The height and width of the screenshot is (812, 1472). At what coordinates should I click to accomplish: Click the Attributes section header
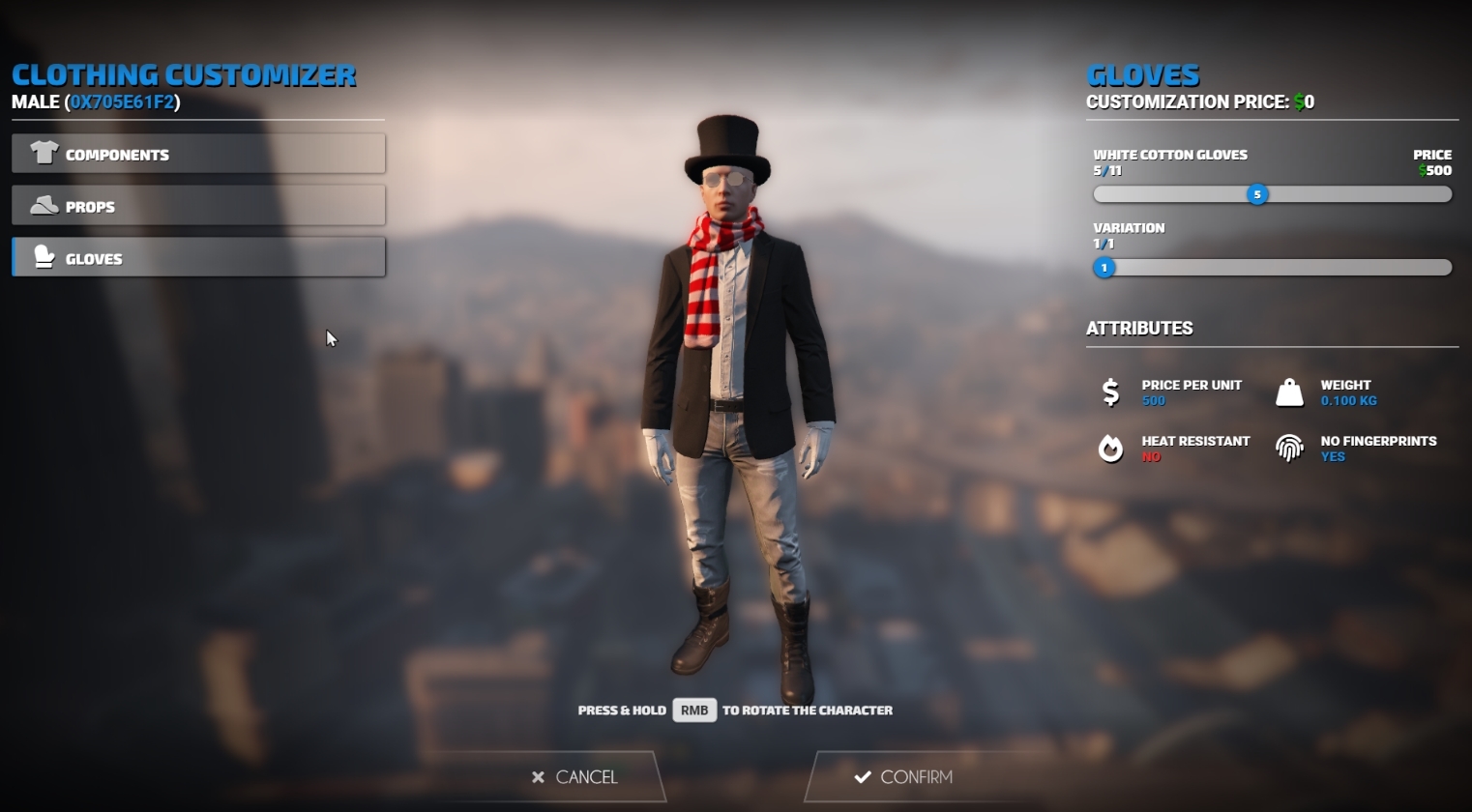pyautogui.click(x=1139, y=328)
